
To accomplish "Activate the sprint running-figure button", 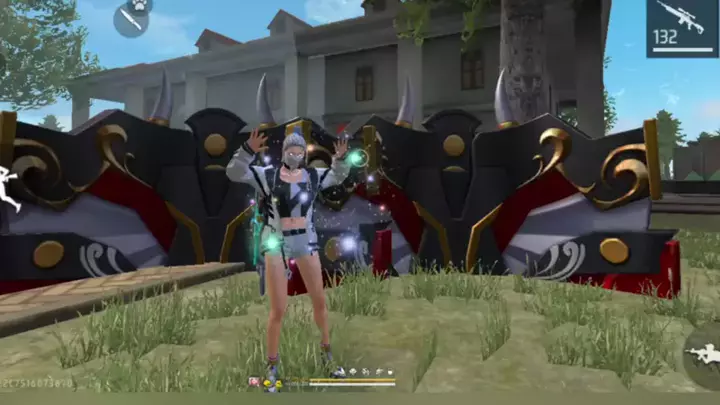I will point(8,189).
